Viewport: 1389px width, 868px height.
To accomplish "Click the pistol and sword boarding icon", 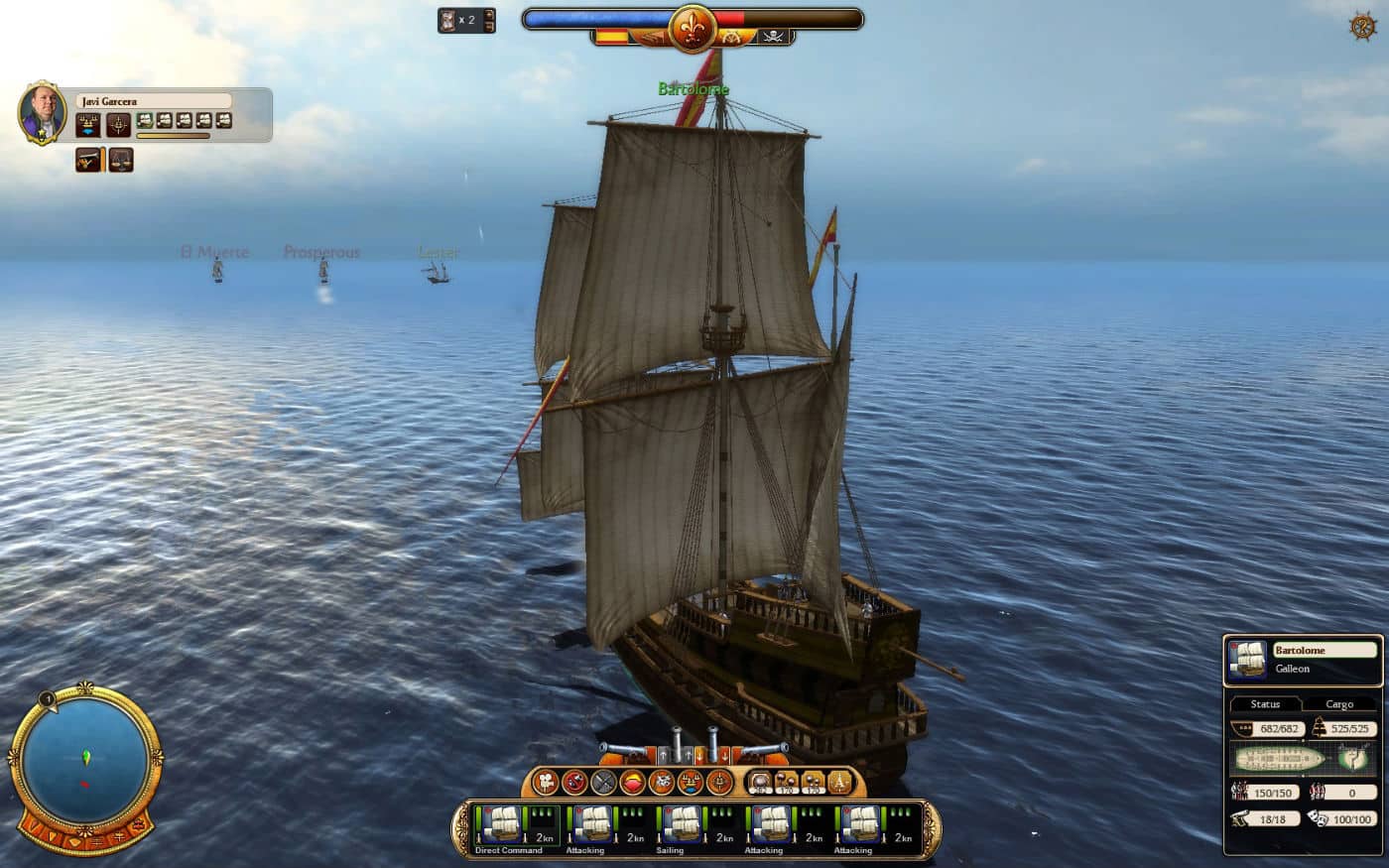I will pyautogui.click(x=88, y=159).
